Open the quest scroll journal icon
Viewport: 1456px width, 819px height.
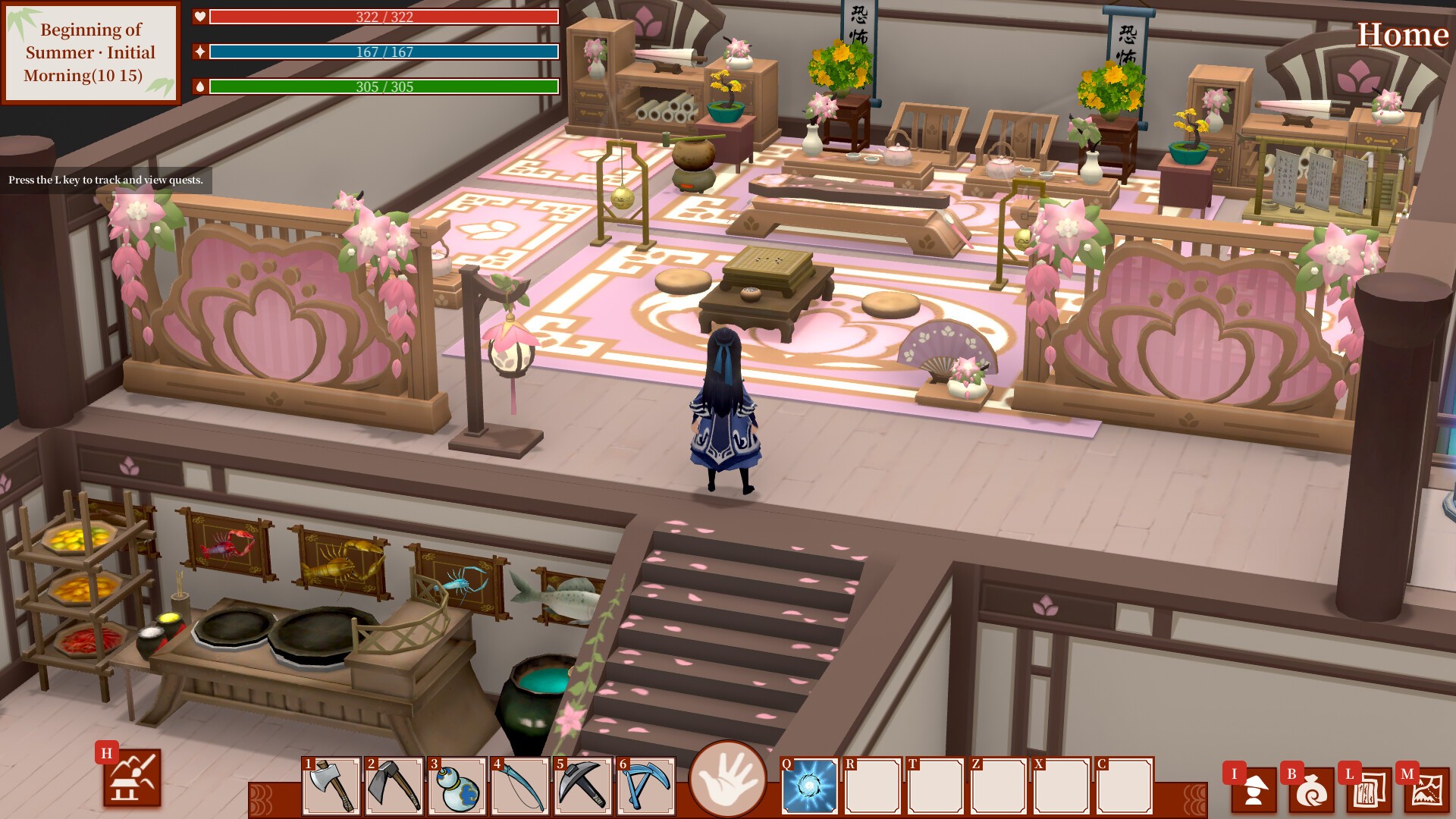[x=1369, y=790]
